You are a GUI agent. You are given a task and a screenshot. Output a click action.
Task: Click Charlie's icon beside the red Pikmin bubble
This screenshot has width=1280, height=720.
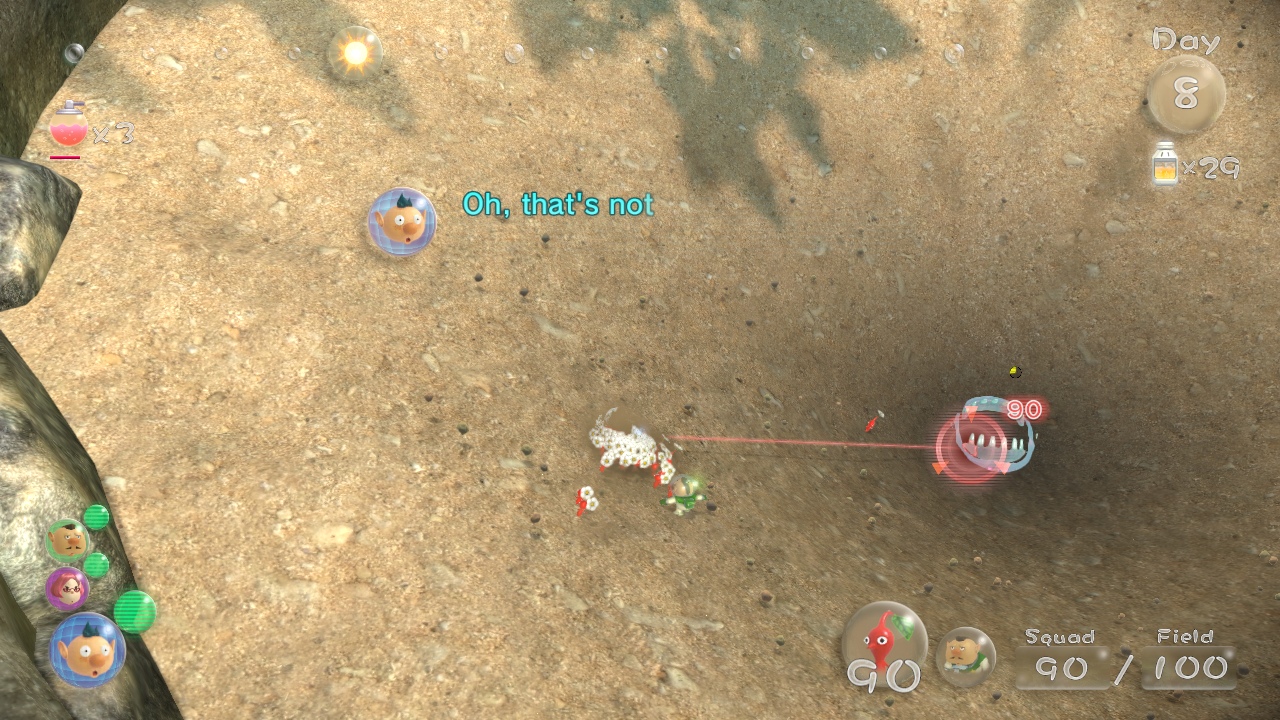966,655
